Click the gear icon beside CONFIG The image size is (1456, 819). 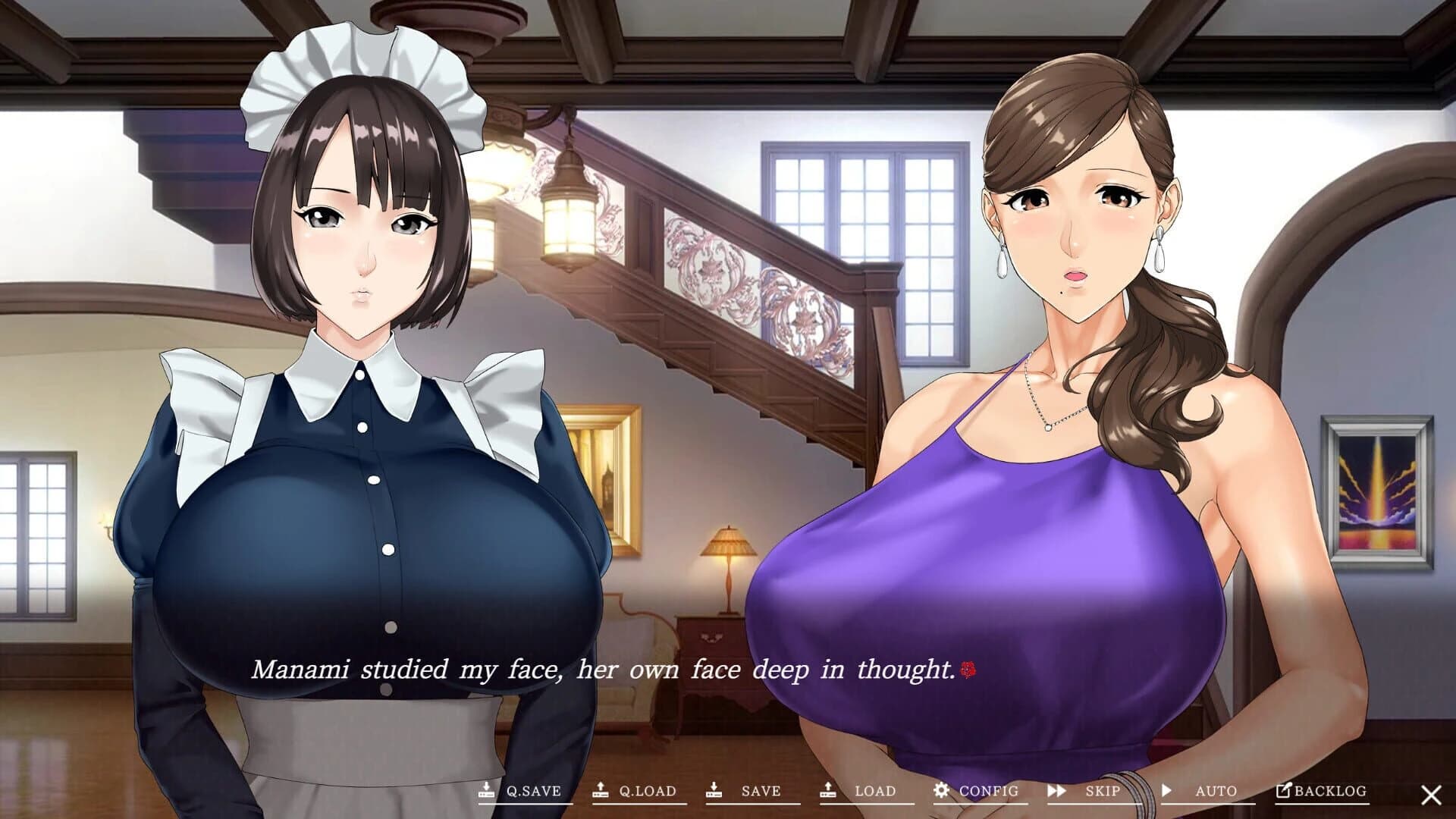coord(943,790)
